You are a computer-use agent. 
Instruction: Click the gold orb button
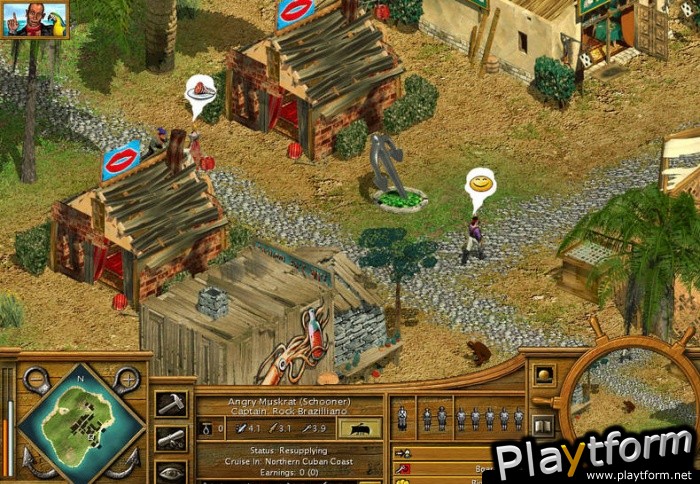pos(543,375)
